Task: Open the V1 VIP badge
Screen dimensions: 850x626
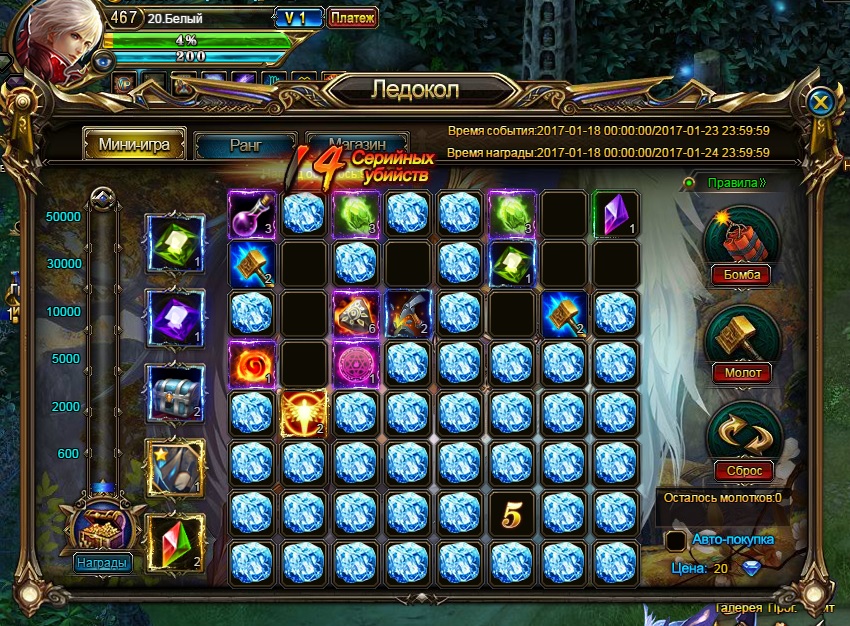Action: [x=295, y=18]
